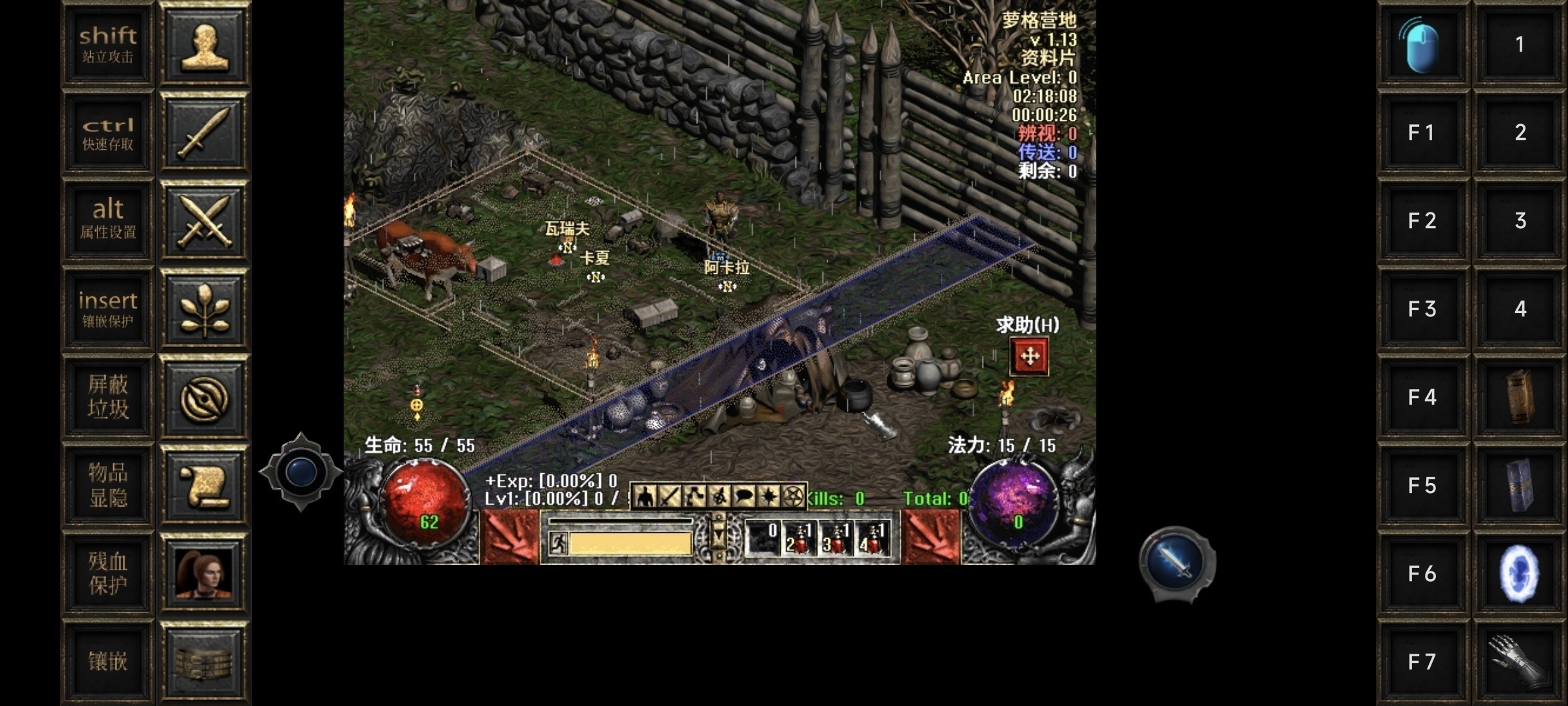Toggle the 残血保护 low-health protection button

tap(108, 573)
